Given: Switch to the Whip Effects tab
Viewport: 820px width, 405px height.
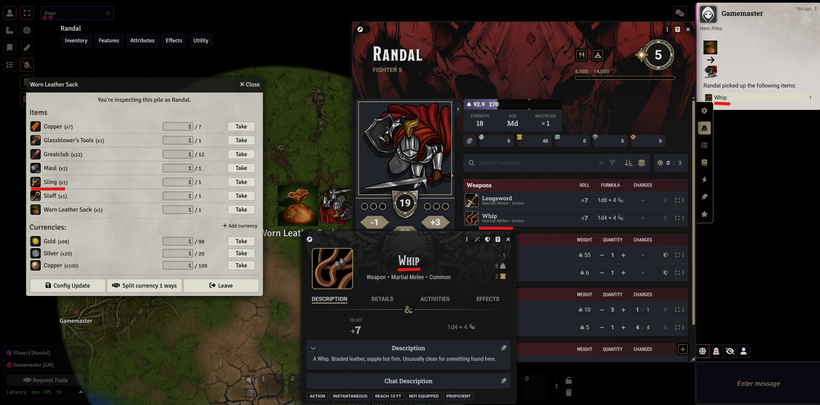Looking at the screenshot, I should [x=487, y=299].
